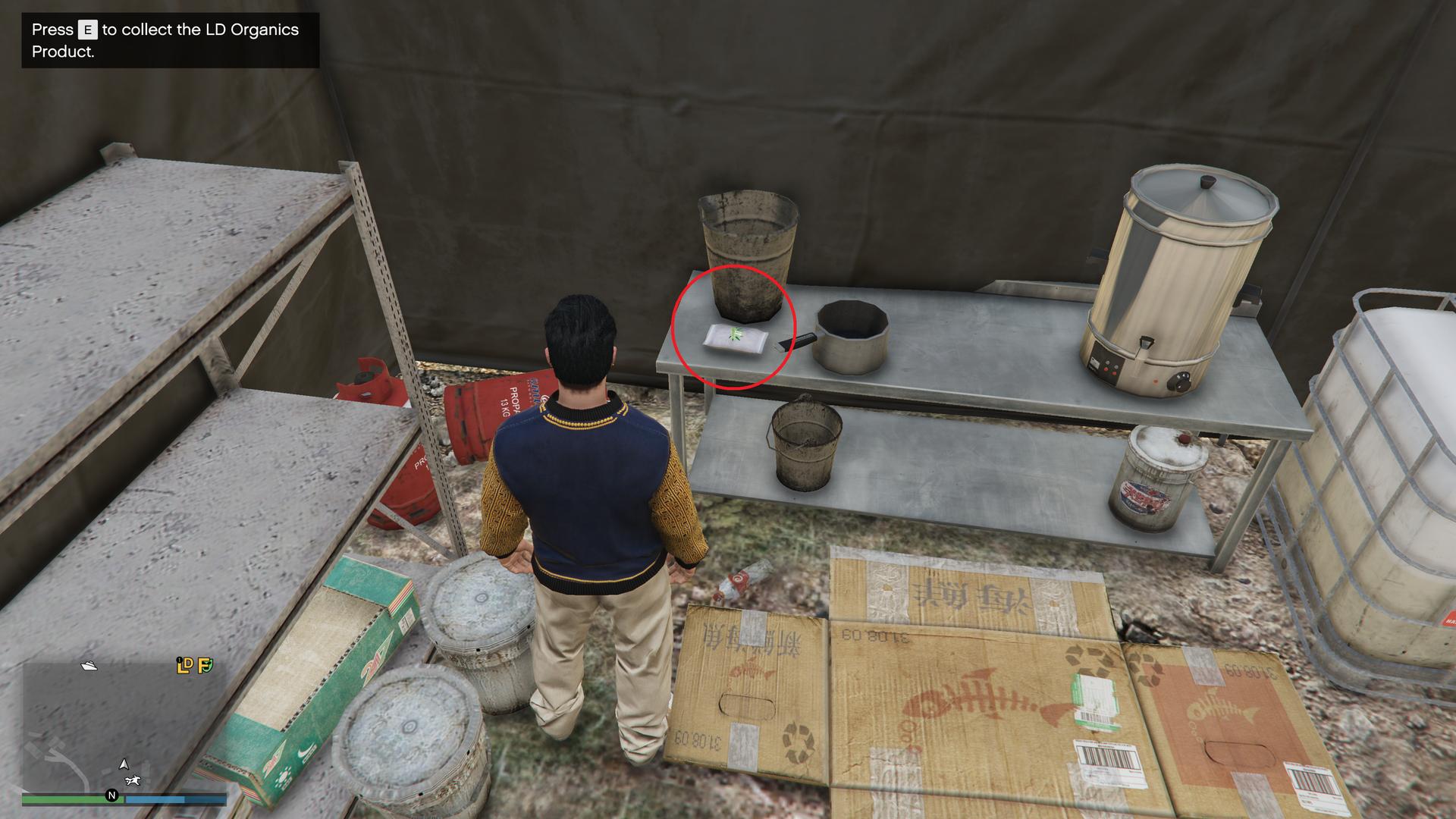This screenshot has height=819, width=1456.
Task: Click the north N compass marker
Action: coord(112,795)
